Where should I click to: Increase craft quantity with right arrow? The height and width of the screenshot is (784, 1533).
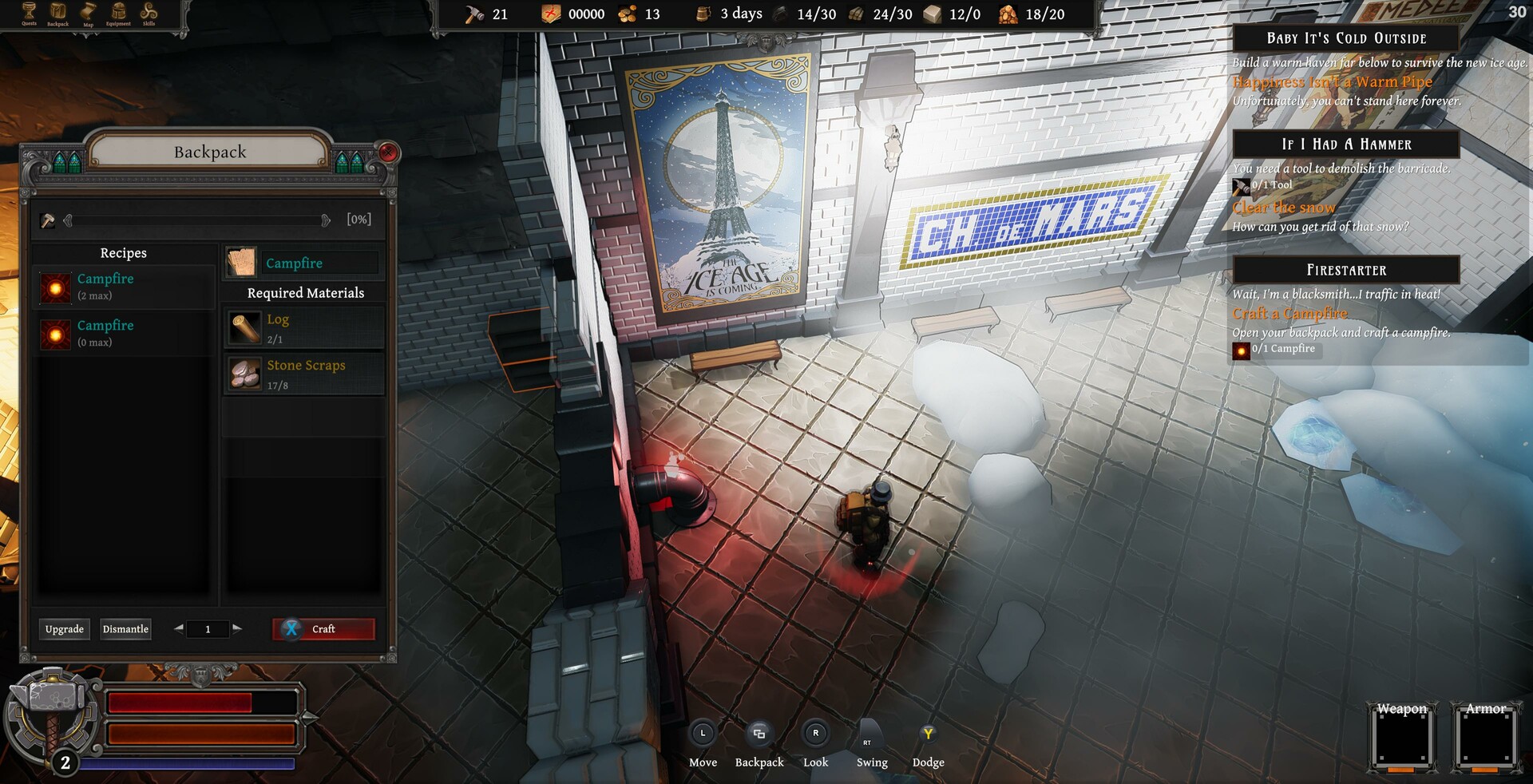coord(237,629)
